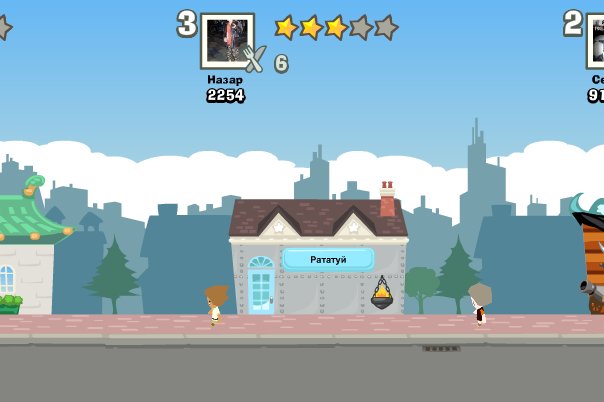
Task: Select the Рататуй restaurant name label
Action: click(328, 259)
